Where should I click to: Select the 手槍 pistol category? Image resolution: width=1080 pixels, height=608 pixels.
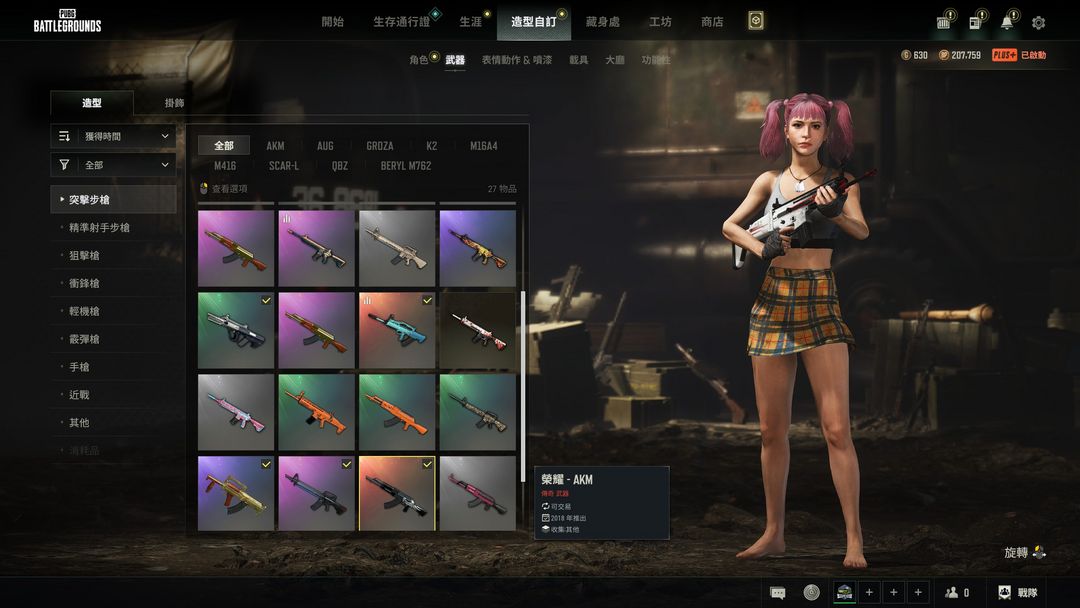point(79,367)
